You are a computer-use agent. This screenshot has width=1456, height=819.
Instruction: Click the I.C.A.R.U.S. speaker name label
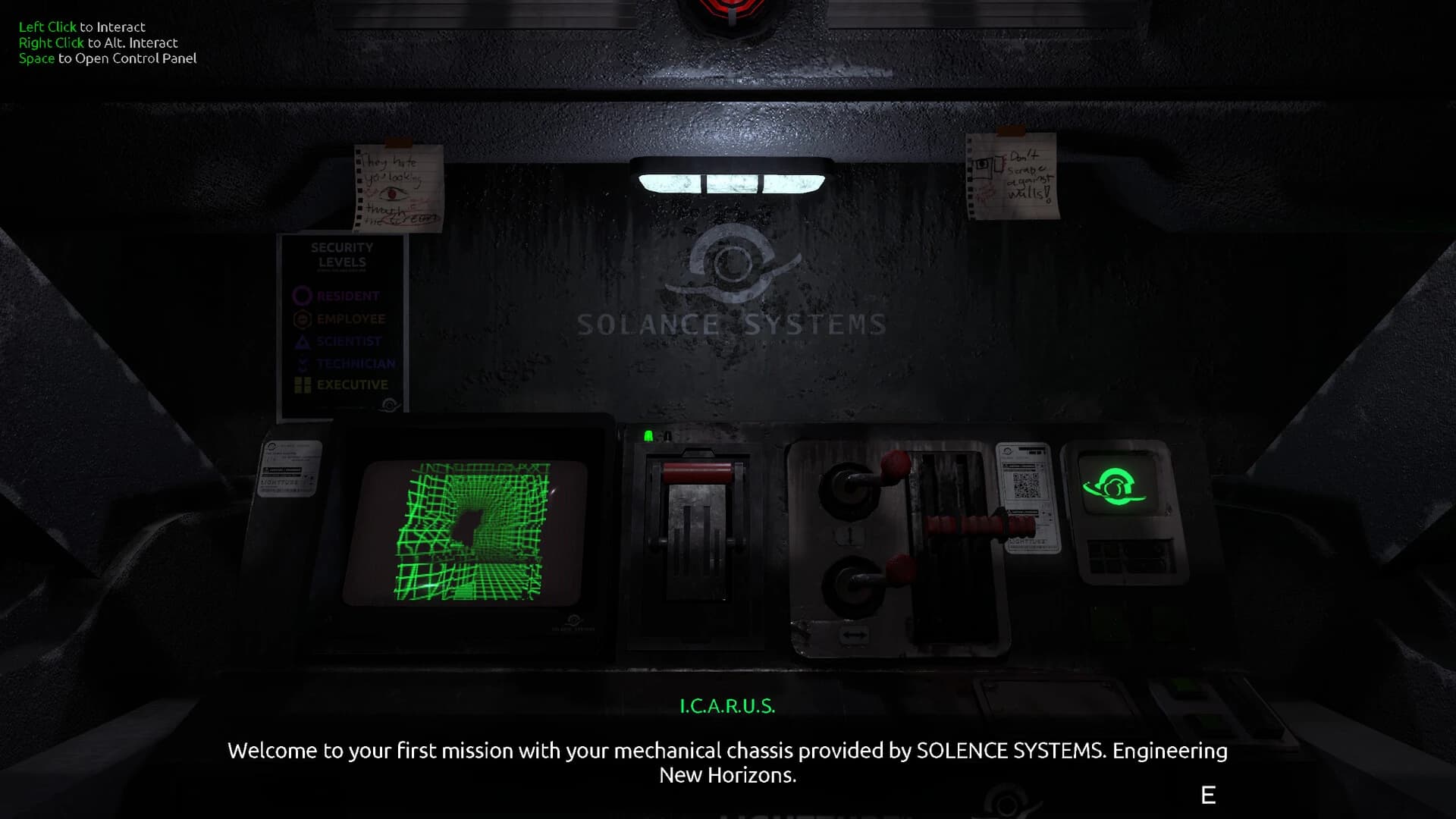pyautogui.click(x=727, y=706)
